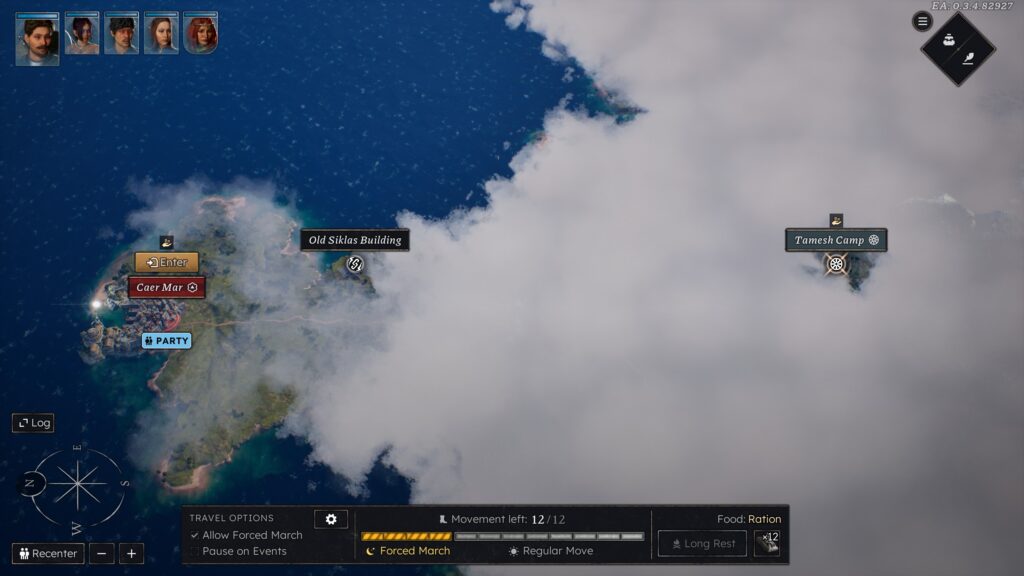
Task: Open the hamburger main menu
Action: coord(922,21)
